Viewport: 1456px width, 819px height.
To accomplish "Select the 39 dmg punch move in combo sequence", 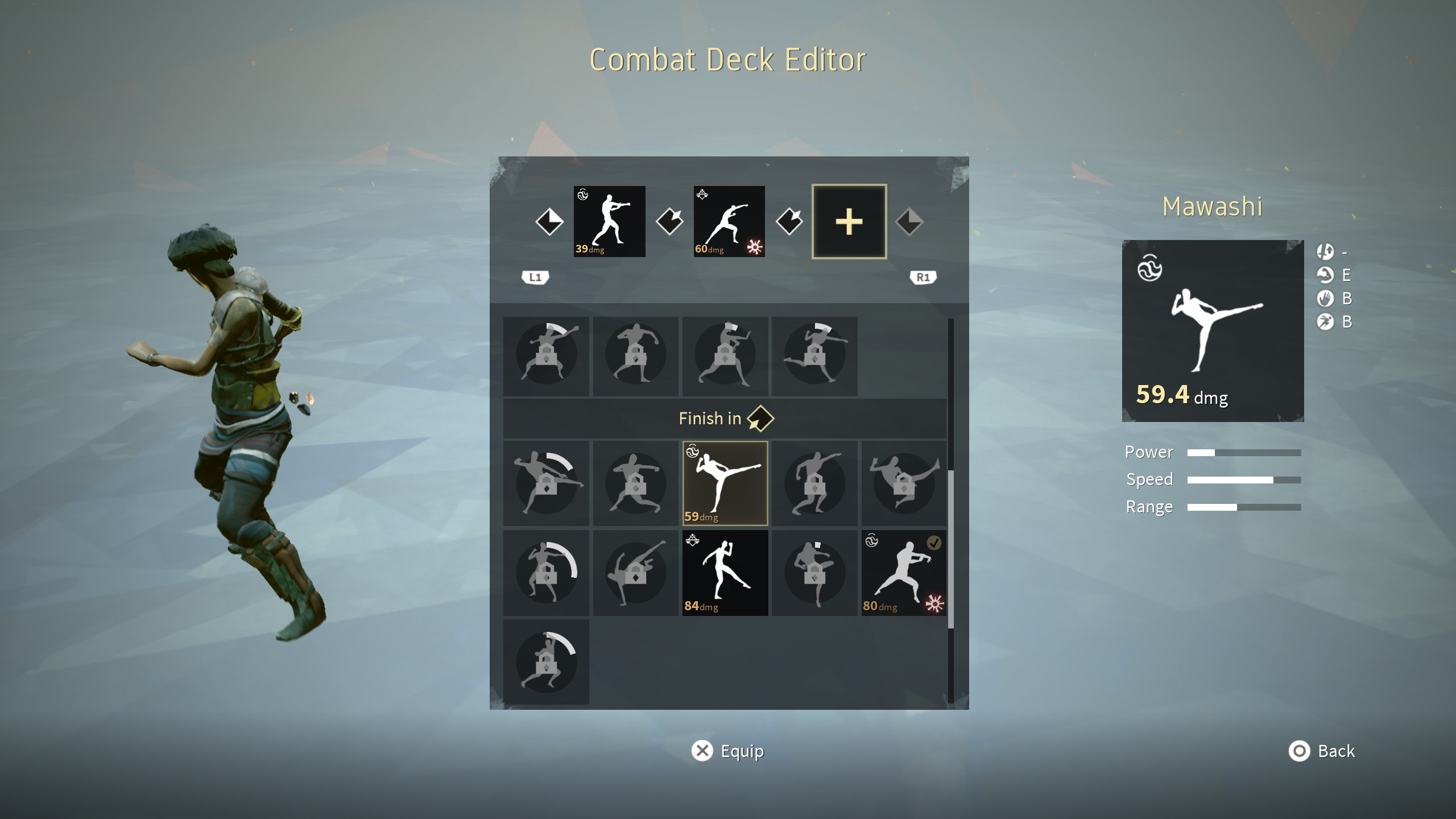I will tap(610, 222).
